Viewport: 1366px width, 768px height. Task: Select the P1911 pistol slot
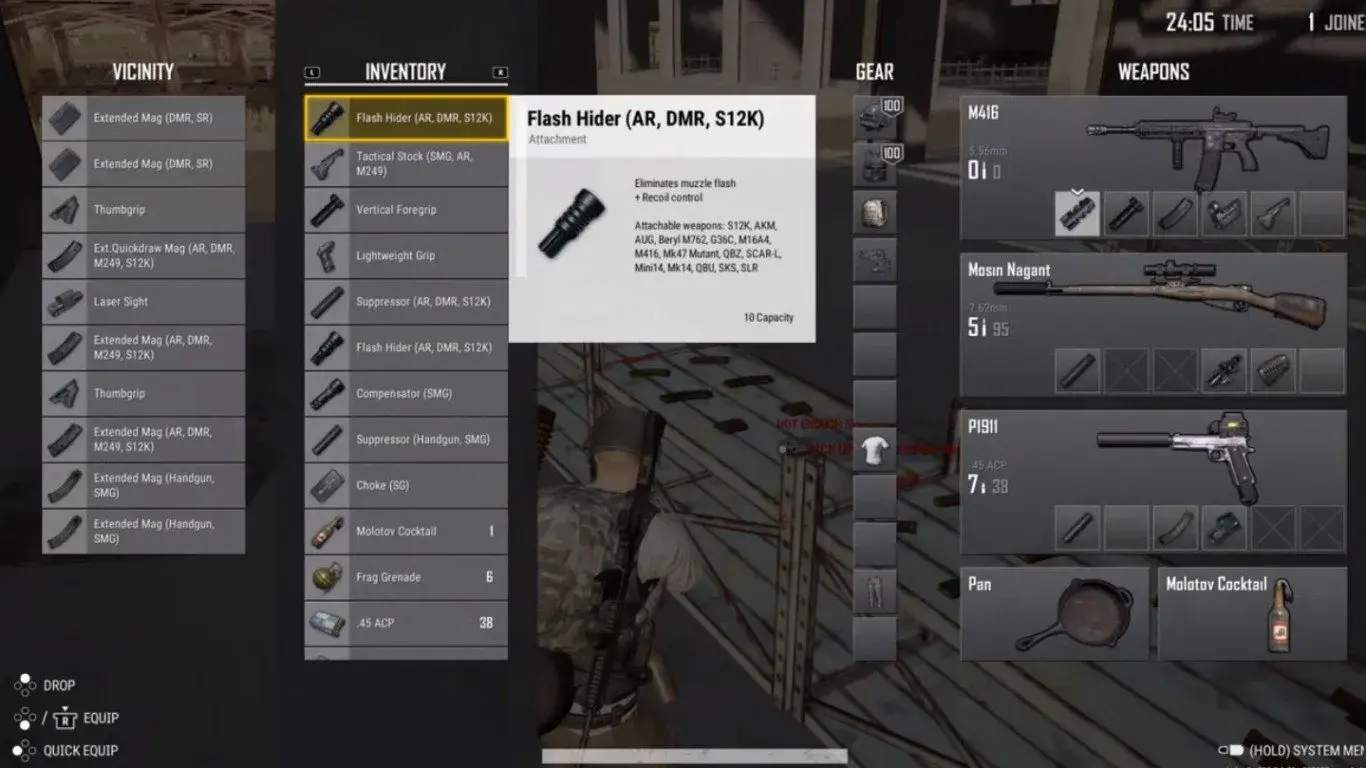tap(1153, 455)
